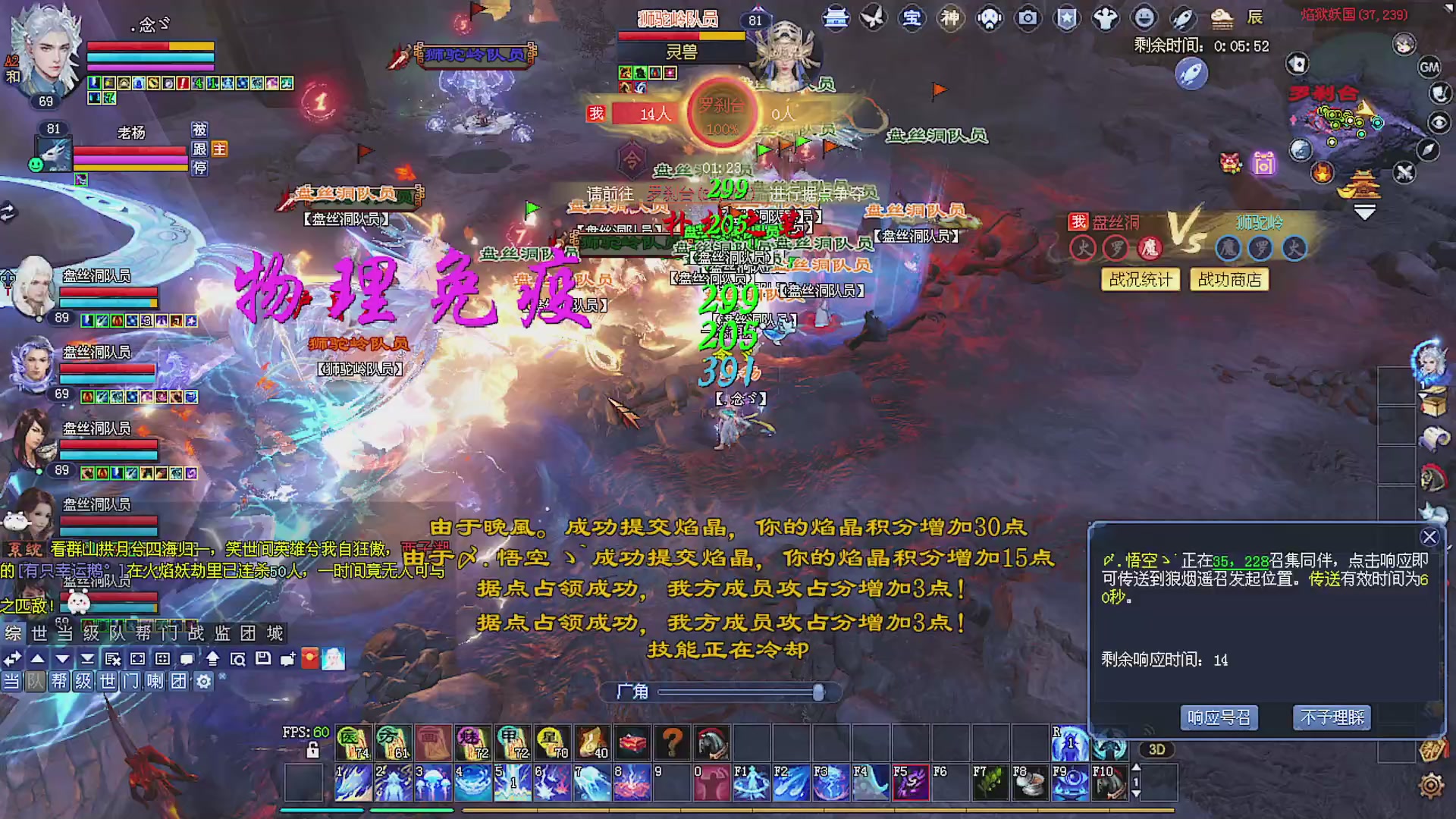Toggle the 当 chat channel filter
The height and width of the screenshot is (819, 1456).
pos(11,682)
